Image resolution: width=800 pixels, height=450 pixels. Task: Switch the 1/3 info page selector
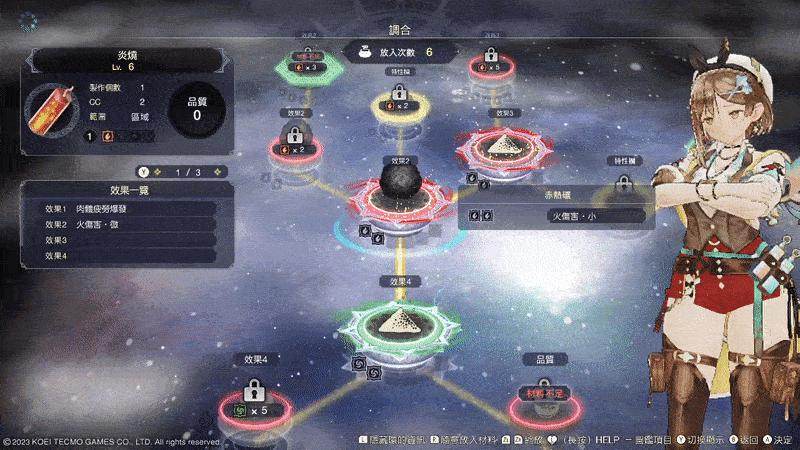[182, 171]
